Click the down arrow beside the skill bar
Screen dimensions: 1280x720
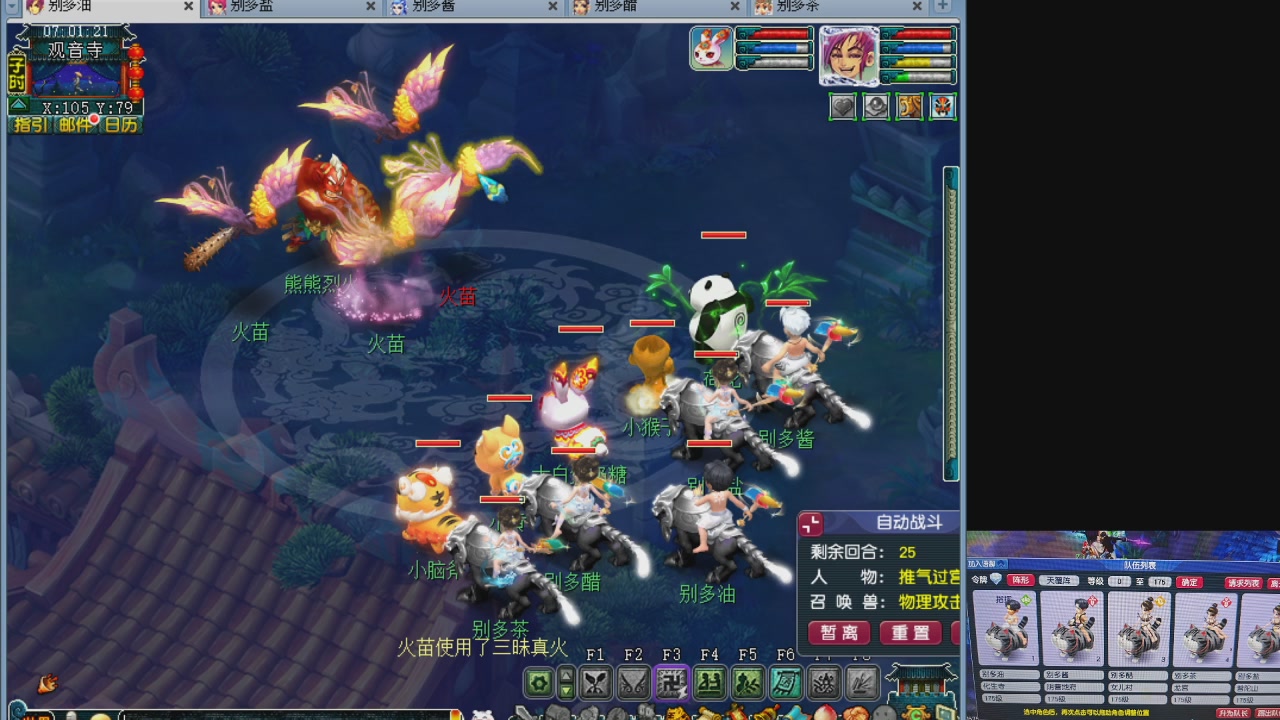[x=565, y=692]
